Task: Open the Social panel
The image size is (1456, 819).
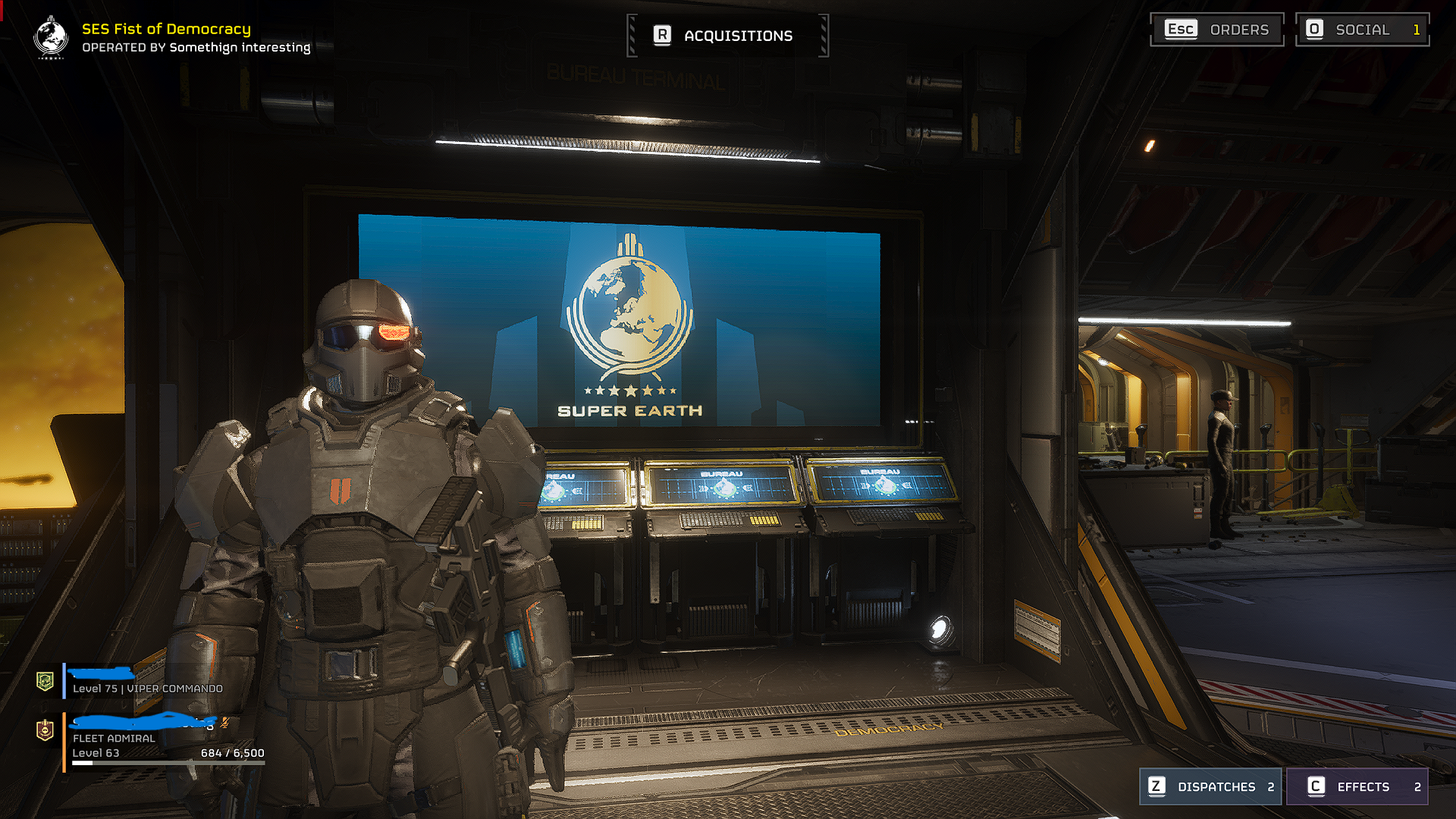Action: coord(1362,30)
